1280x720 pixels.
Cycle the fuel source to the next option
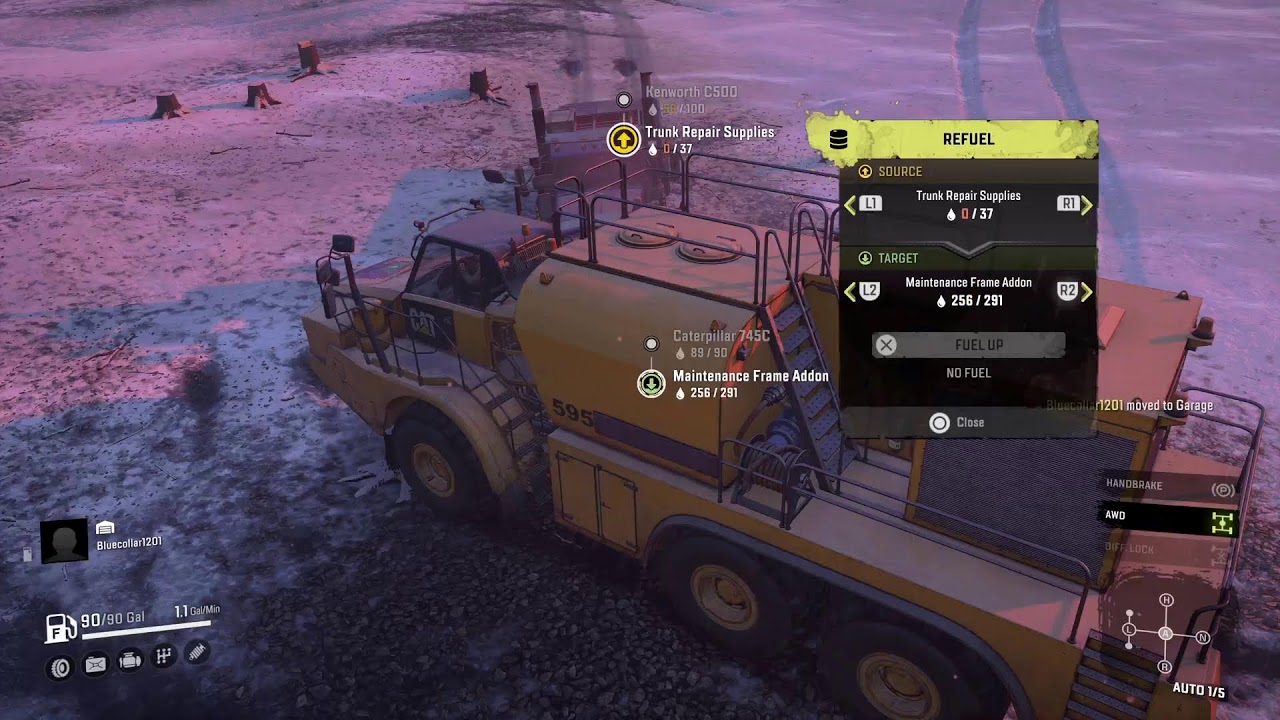tap(1075, 204)
